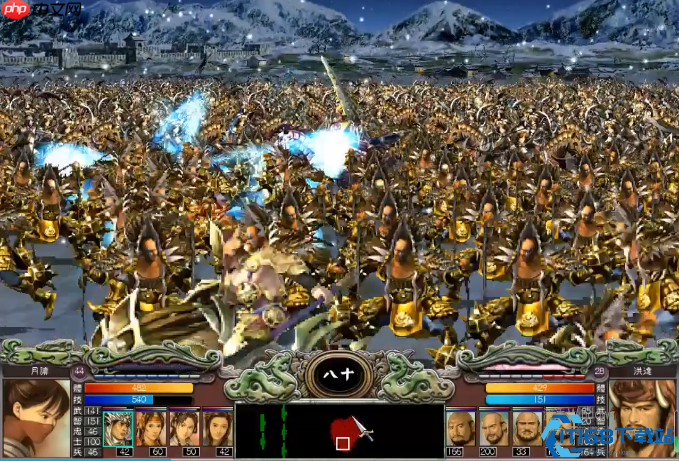Viewport: 679px width, 461px height.
Task: Select the ally officer portrait numbered 60
Action: 151,428
